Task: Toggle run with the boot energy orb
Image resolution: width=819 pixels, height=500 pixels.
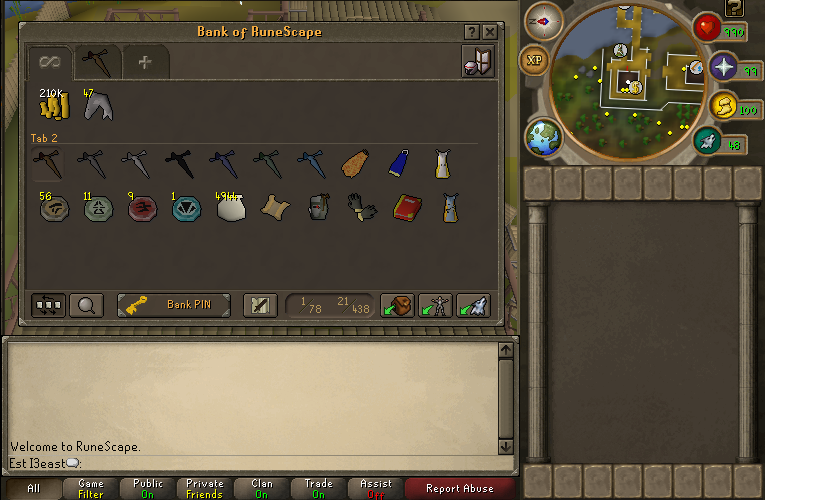Action: pyautogui.click(x=707, y=142)
